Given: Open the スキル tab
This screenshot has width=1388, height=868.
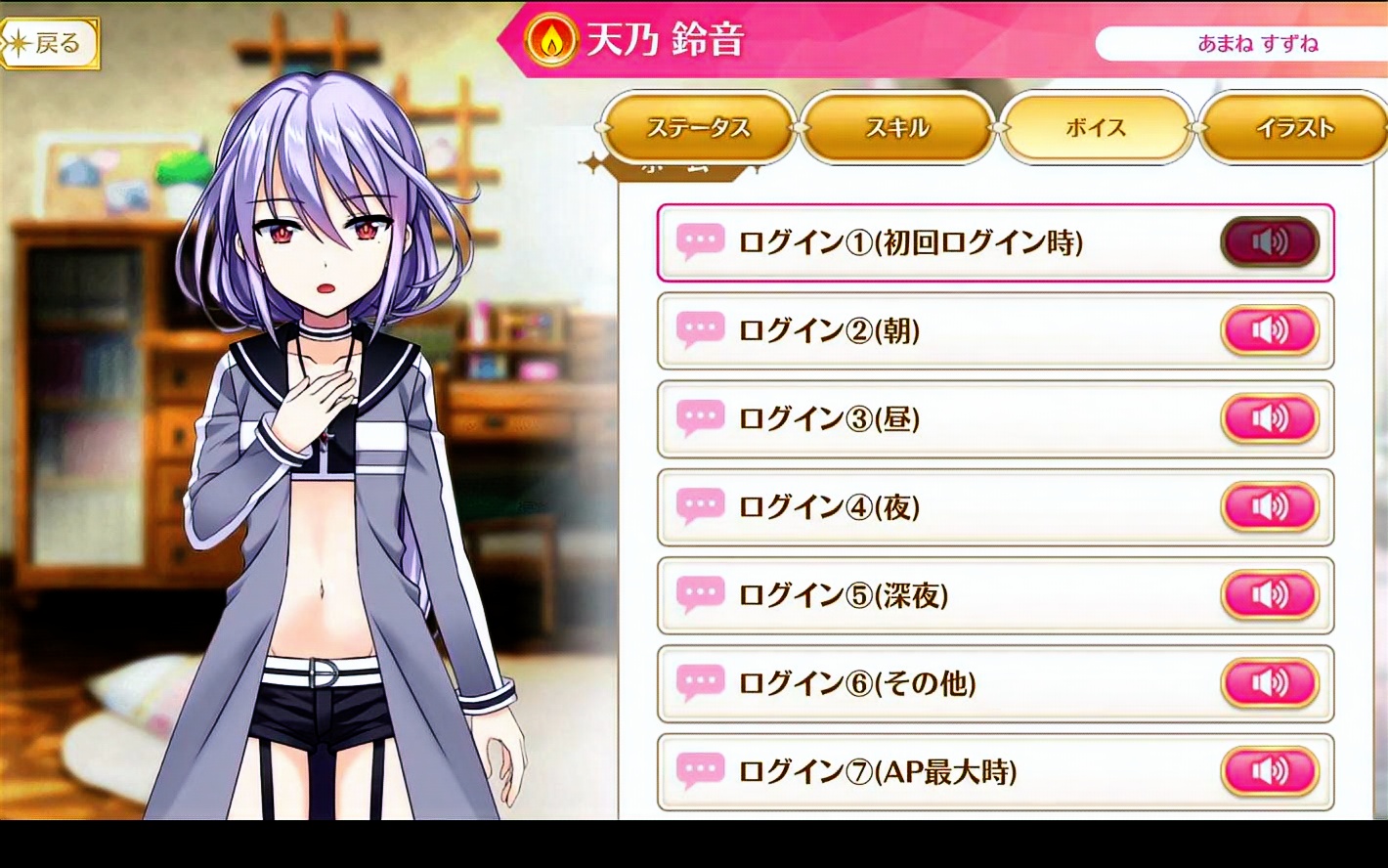Looking at the screenshot, I should (x=896, y=128).
